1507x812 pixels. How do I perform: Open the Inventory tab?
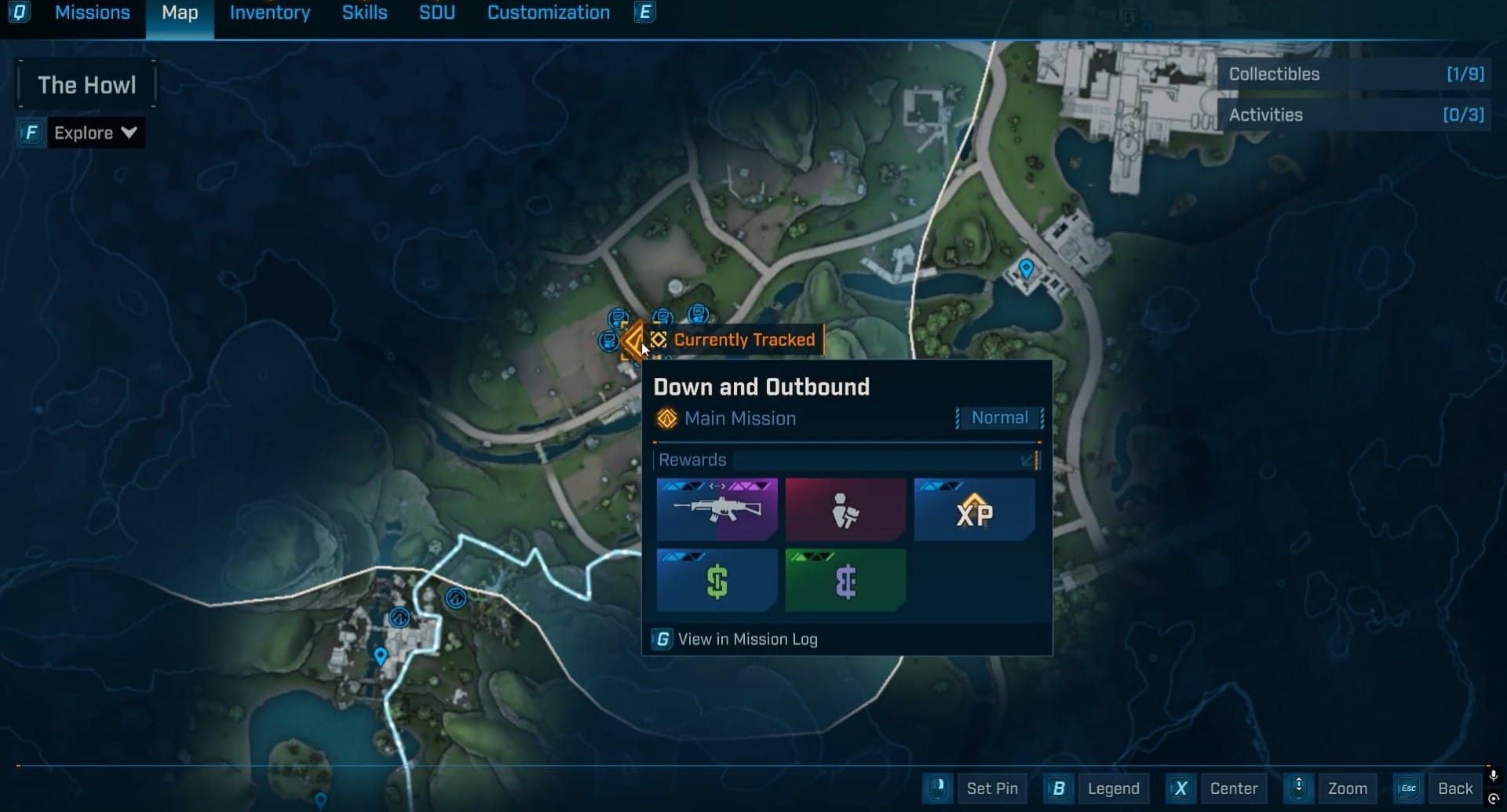(269, 13)
